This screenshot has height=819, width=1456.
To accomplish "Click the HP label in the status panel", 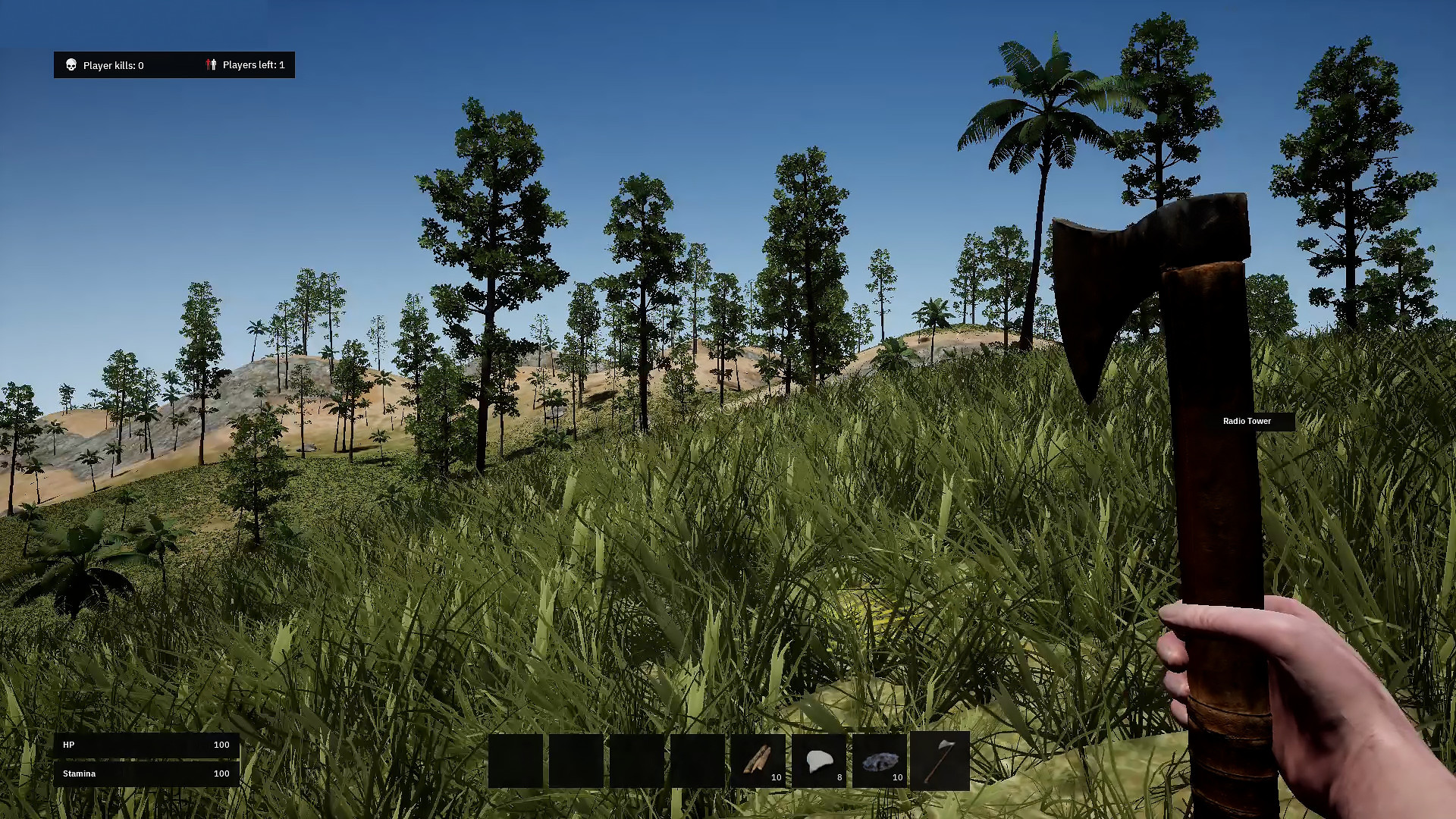I will coord(69,745).
